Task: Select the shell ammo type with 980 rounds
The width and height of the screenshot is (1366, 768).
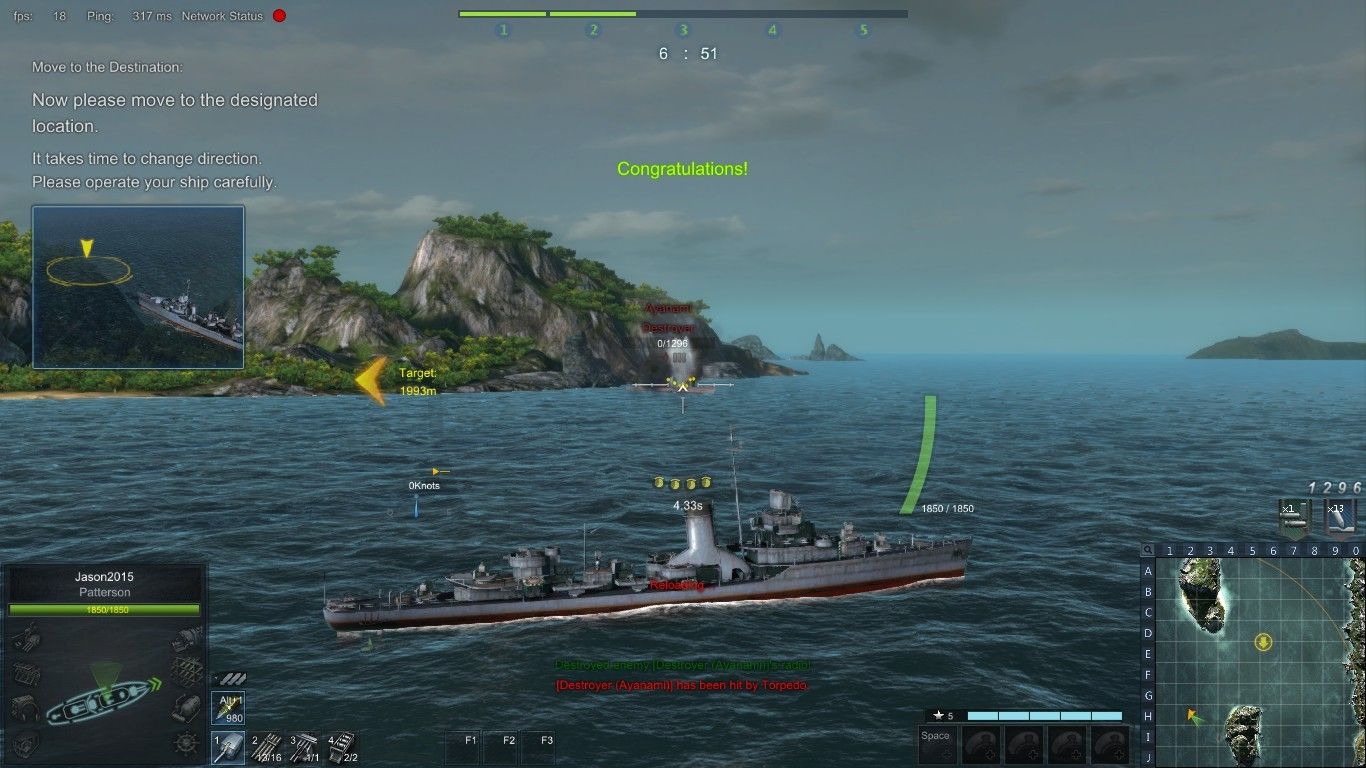Action: 230,707
